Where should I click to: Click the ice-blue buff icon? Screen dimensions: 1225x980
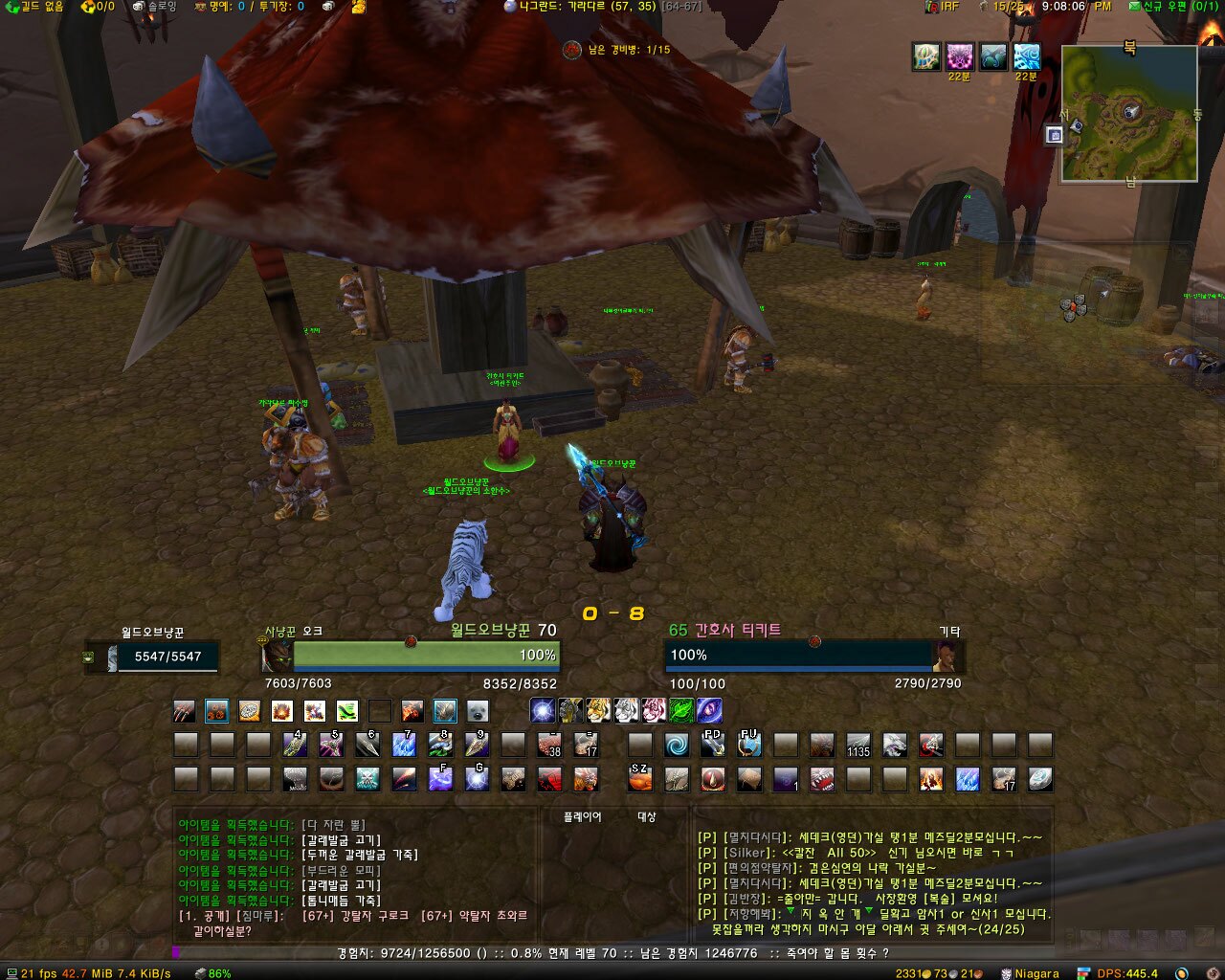tap(1026, 56)
